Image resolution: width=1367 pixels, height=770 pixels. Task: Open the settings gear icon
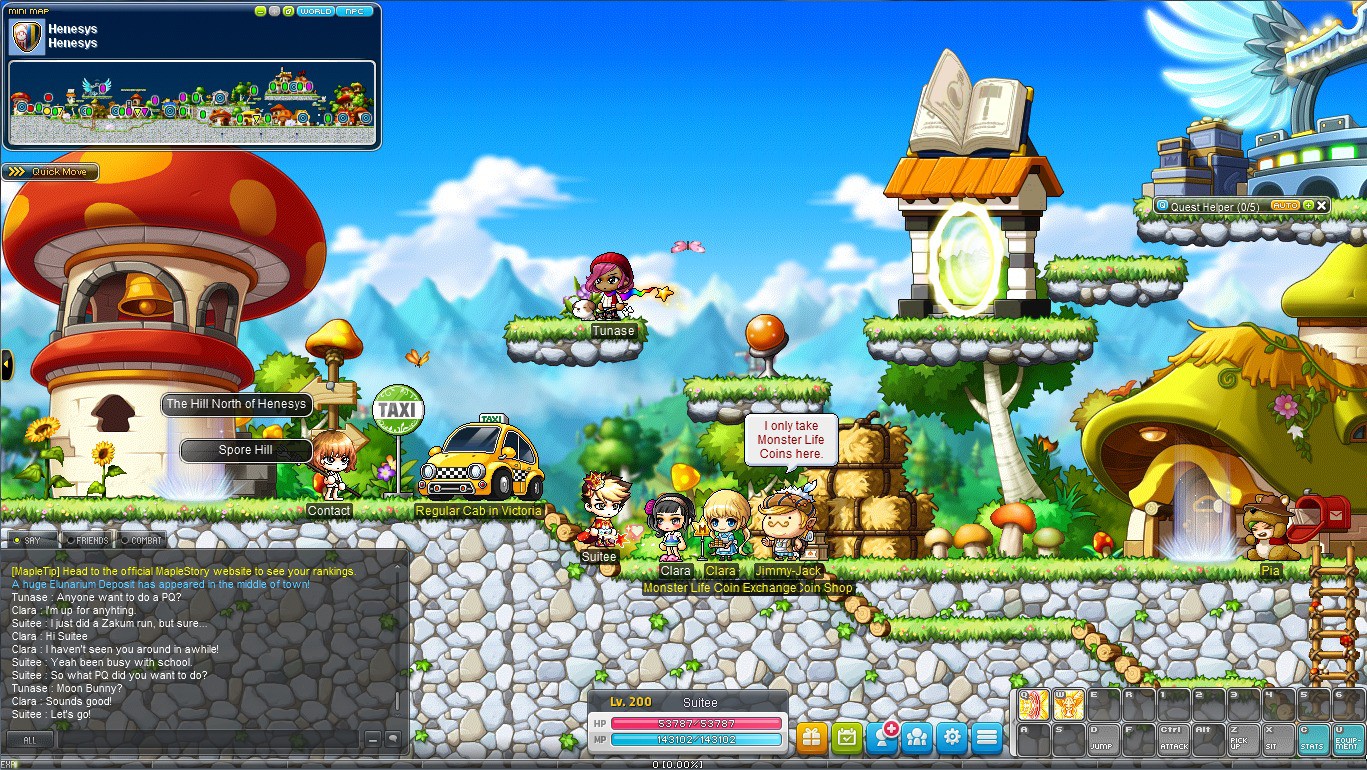[951, 736]
